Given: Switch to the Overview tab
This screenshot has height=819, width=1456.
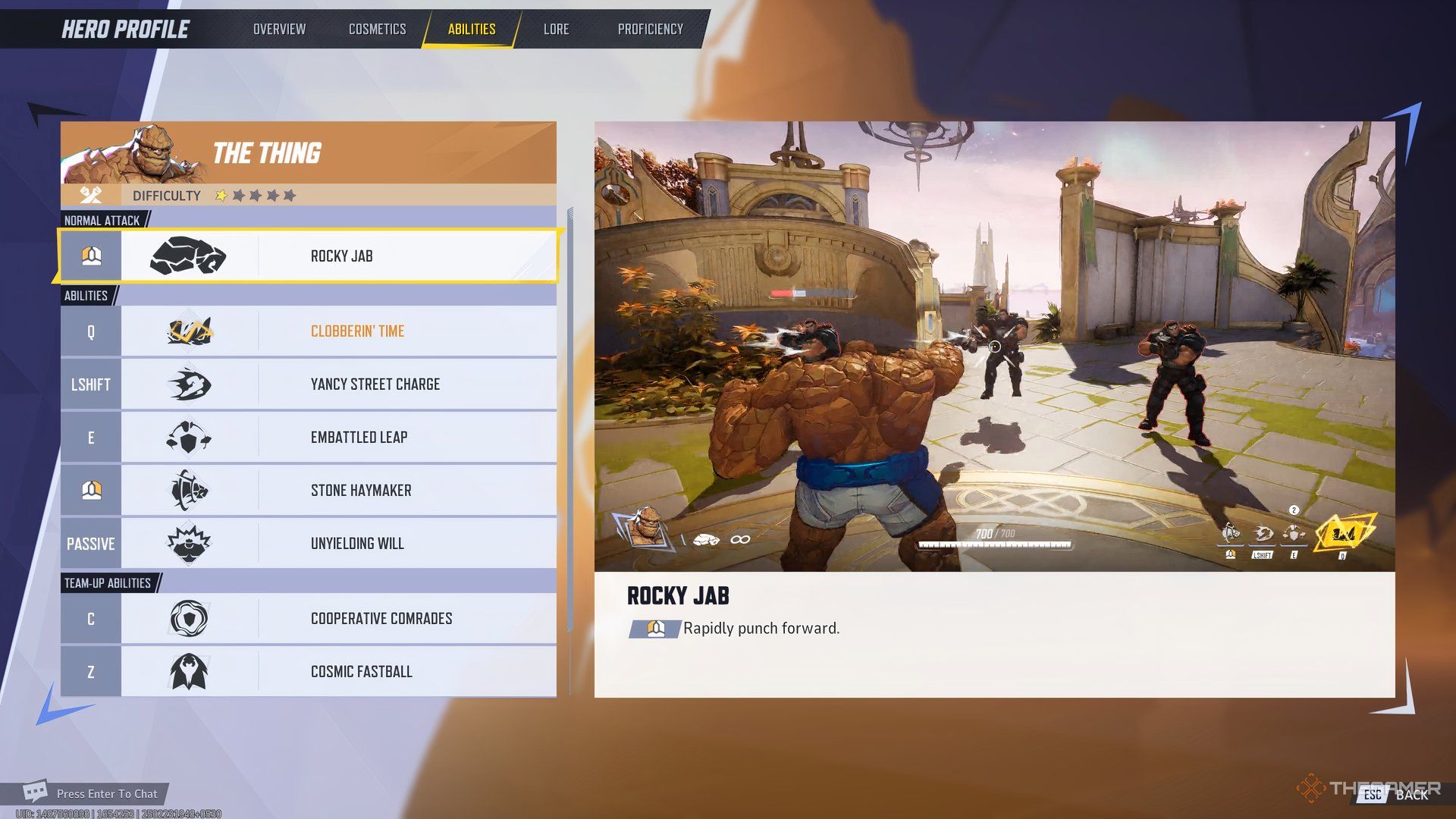Looking at the screenshot, I should click(279, 29).
